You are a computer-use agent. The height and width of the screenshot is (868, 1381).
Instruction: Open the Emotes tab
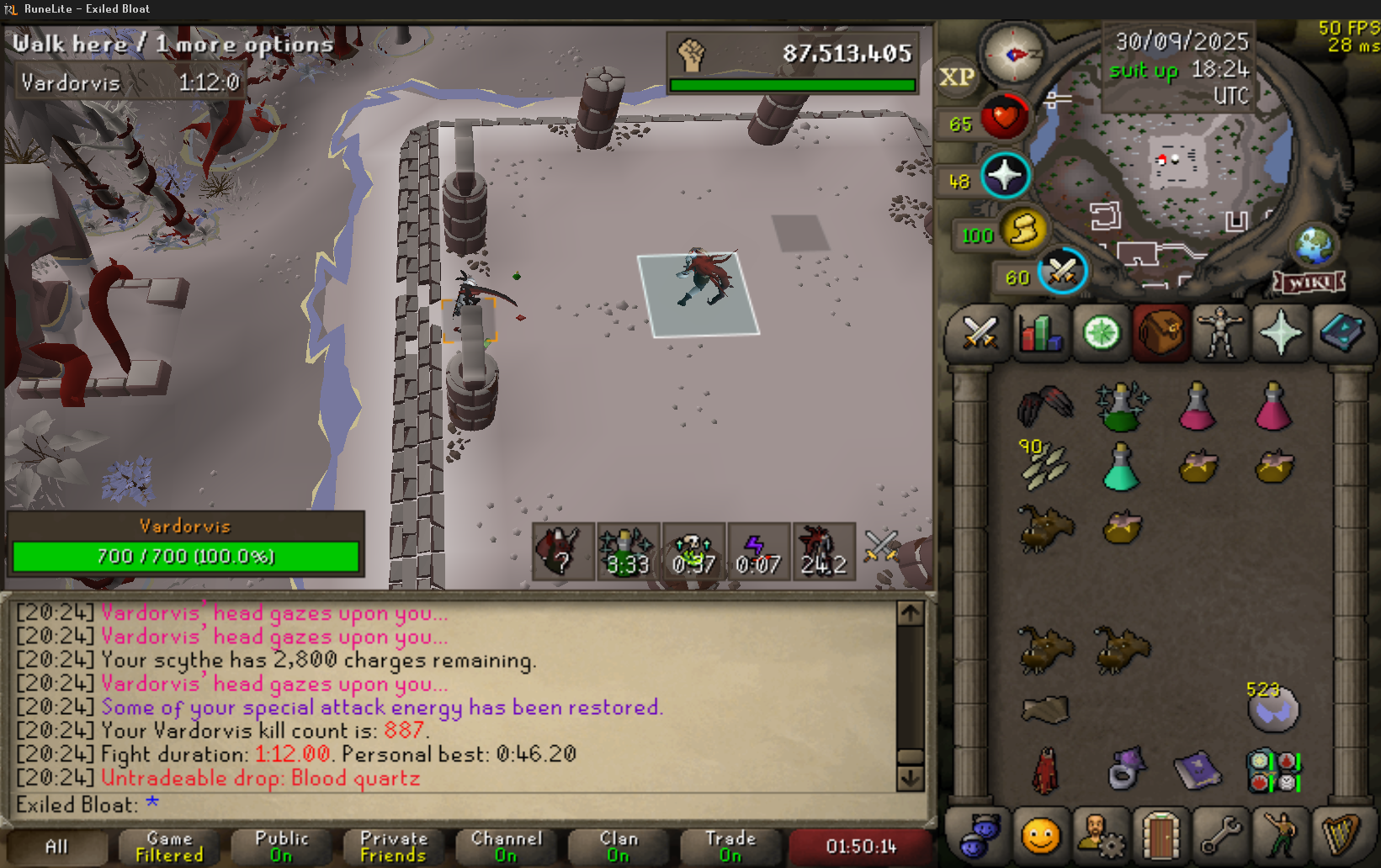[x=1280, y=836]
